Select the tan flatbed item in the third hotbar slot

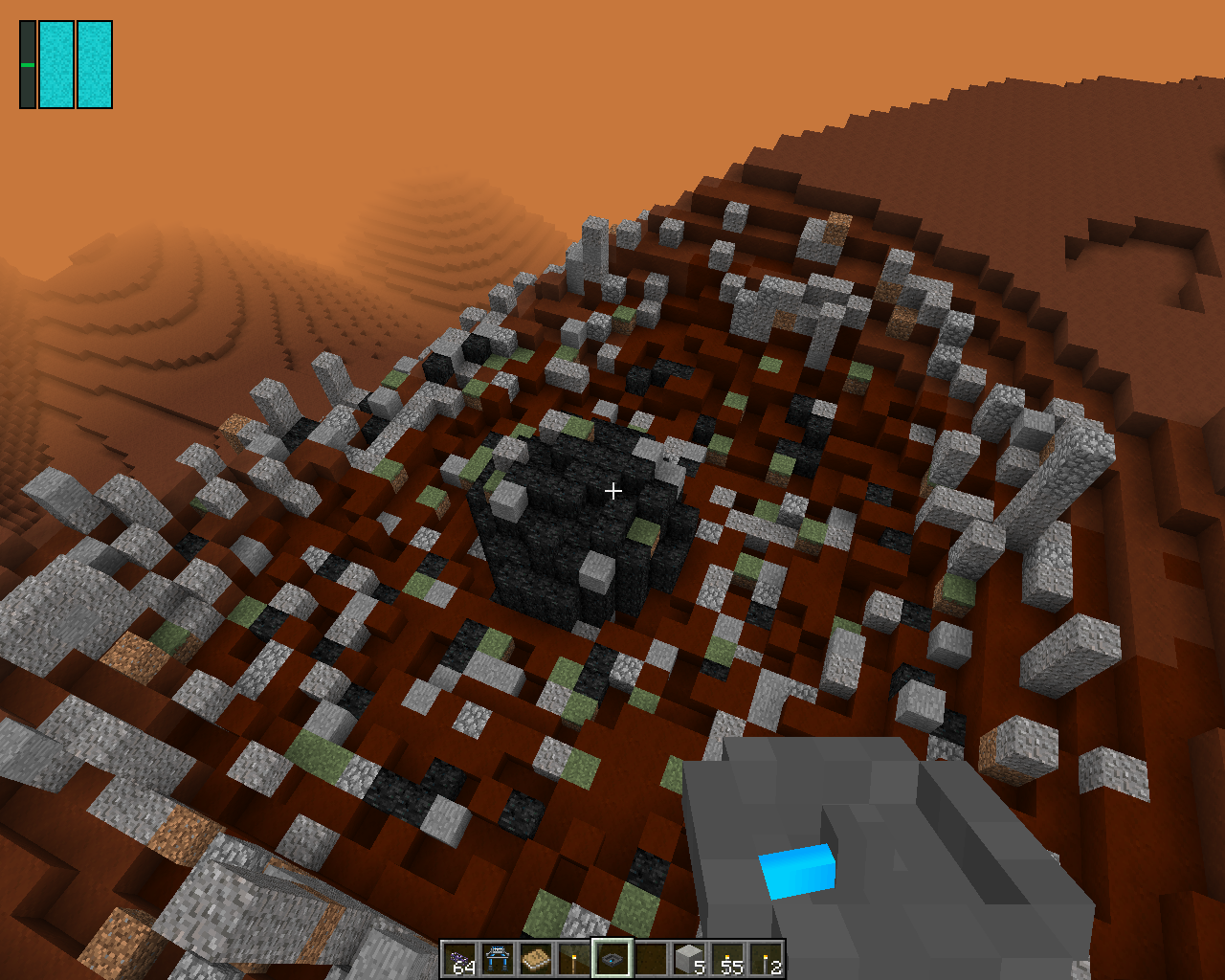pos(532,960)
